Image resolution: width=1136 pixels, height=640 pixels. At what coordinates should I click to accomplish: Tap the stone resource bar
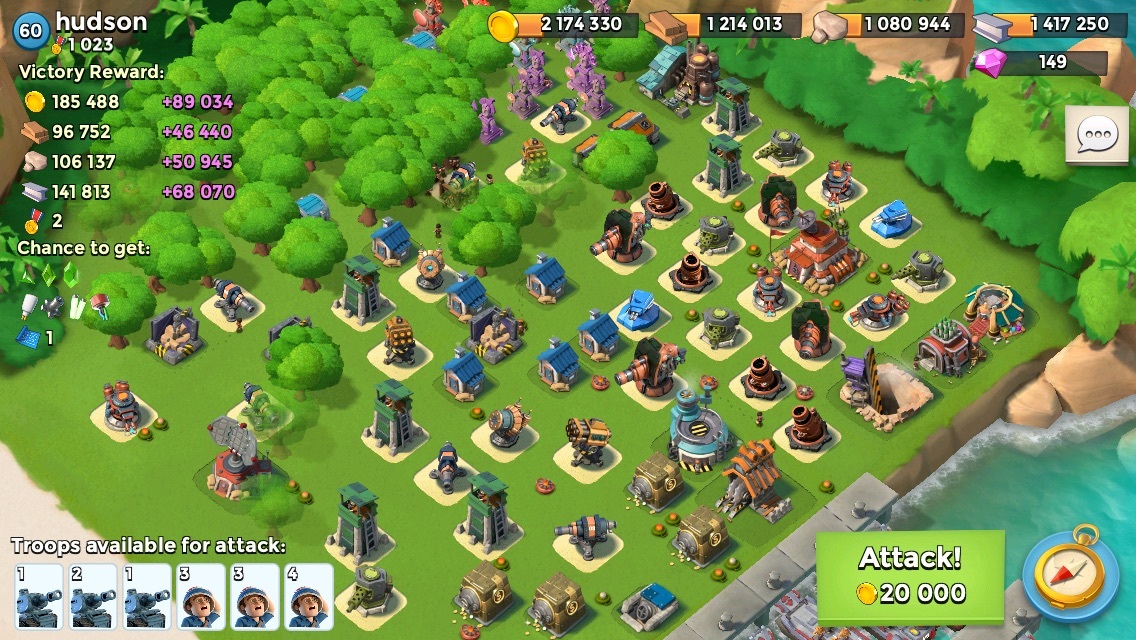point(887,25)
